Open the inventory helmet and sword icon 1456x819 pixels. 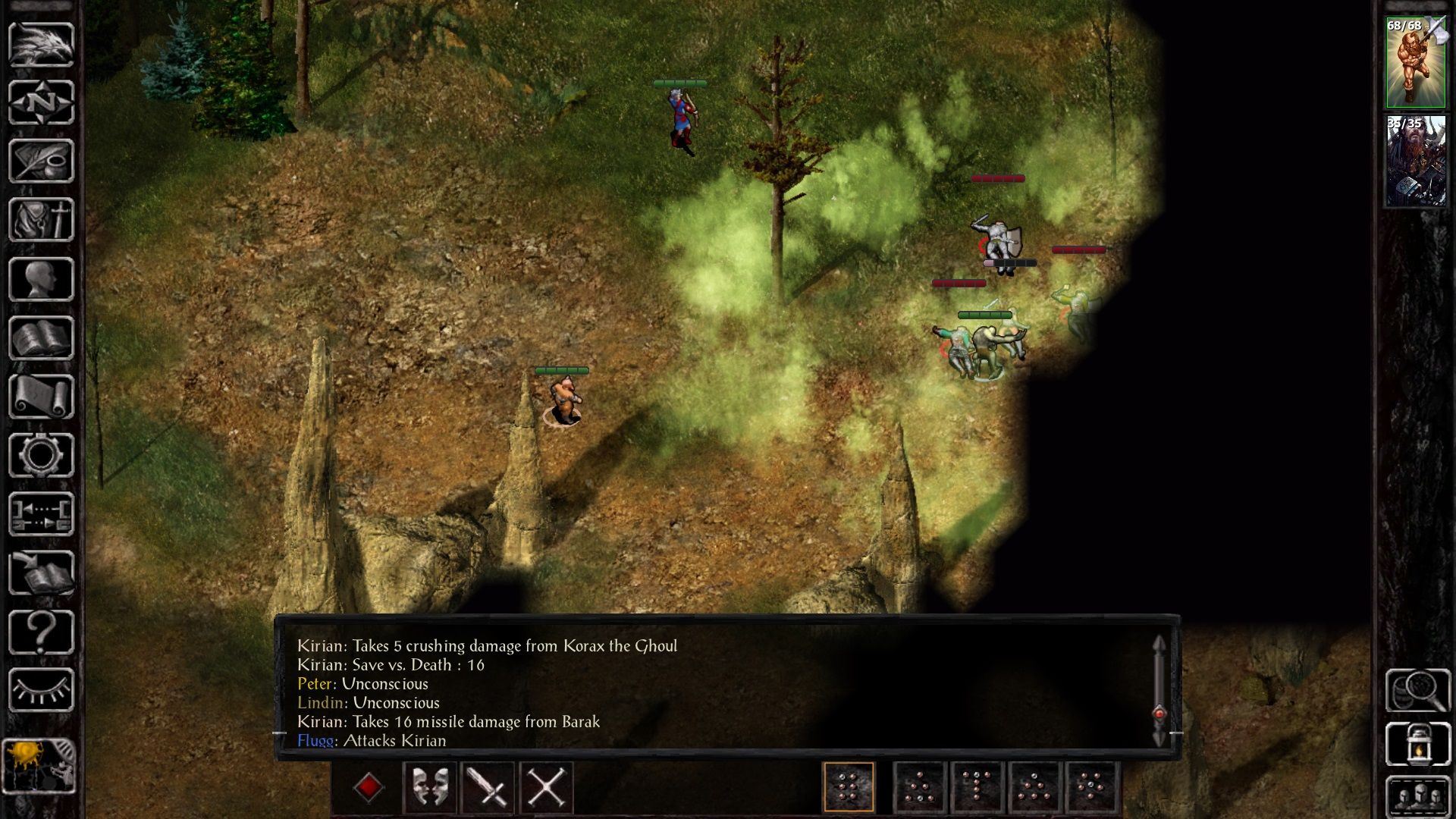pos(41,220)
